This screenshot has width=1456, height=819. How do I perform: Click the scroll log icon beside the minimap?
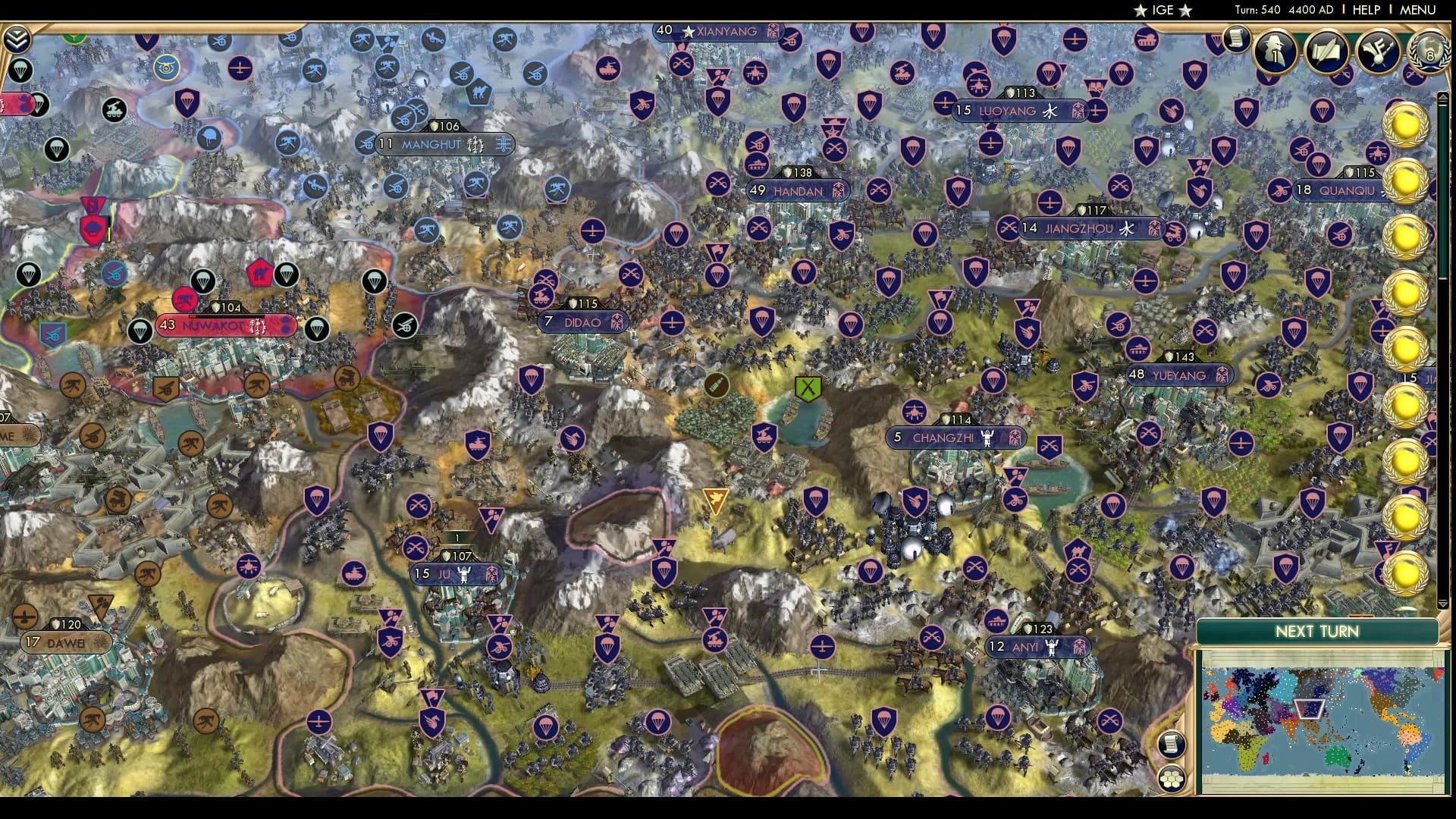[1172, 744]
